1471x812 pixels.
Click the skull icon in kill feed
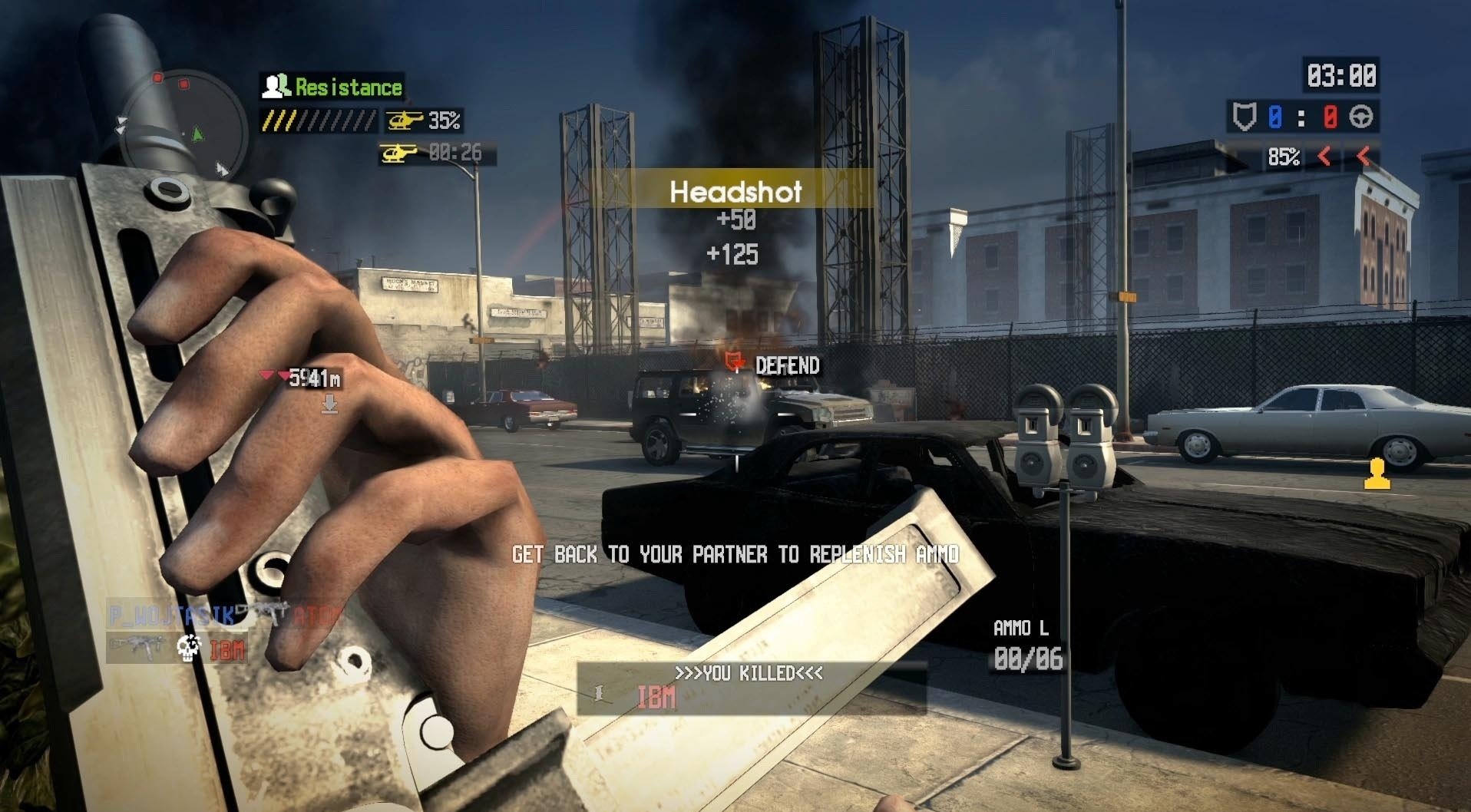[x=188, y=648]
